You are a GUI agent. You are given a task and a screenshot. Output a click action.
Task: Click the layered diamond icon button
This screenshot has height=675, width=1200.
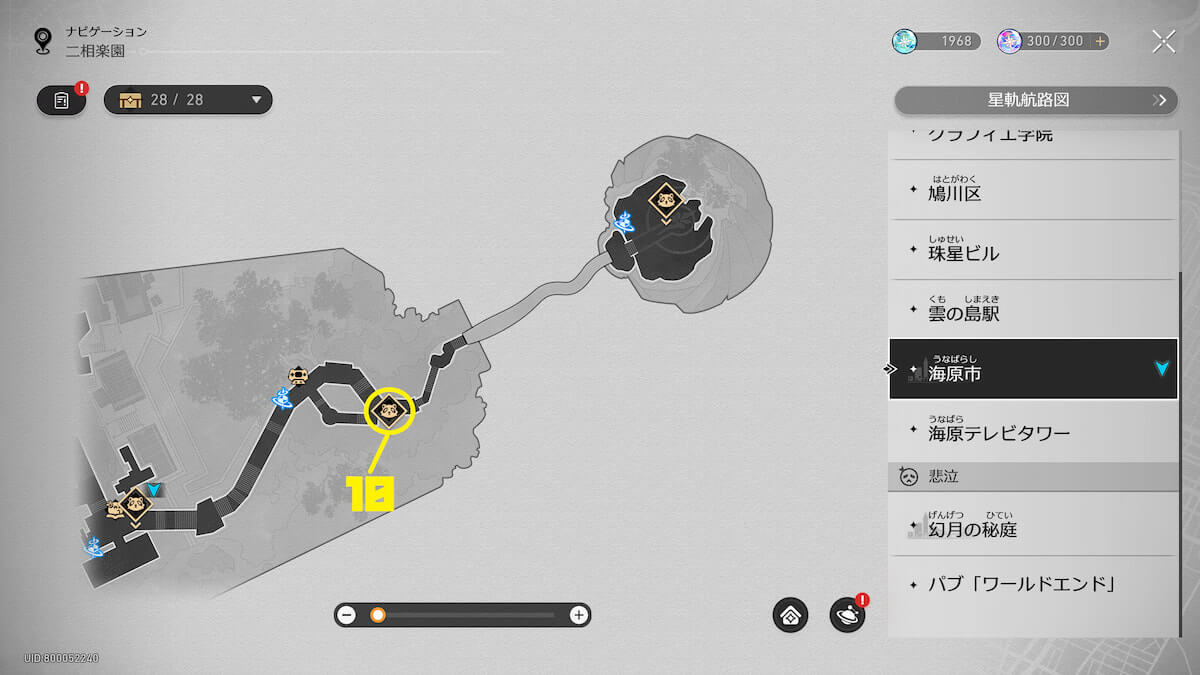[x=790, y=615]
